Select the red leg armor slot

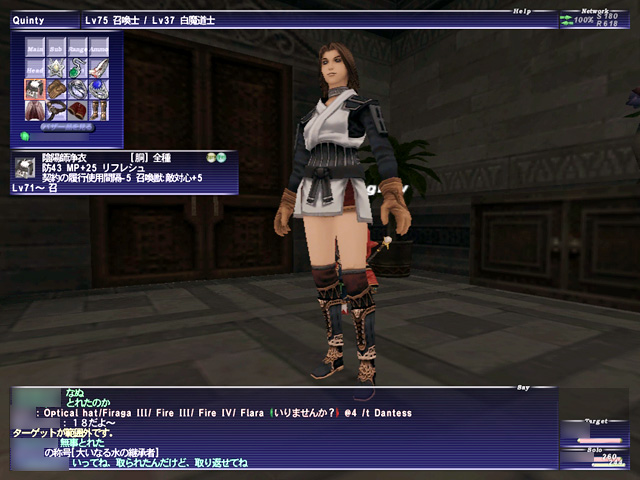(x=78, y=110)
